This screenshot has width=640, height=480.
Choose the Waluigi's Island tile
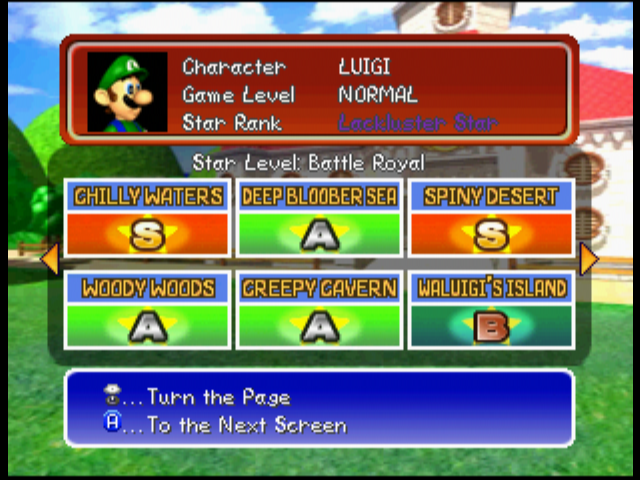[x=490, y=311]
